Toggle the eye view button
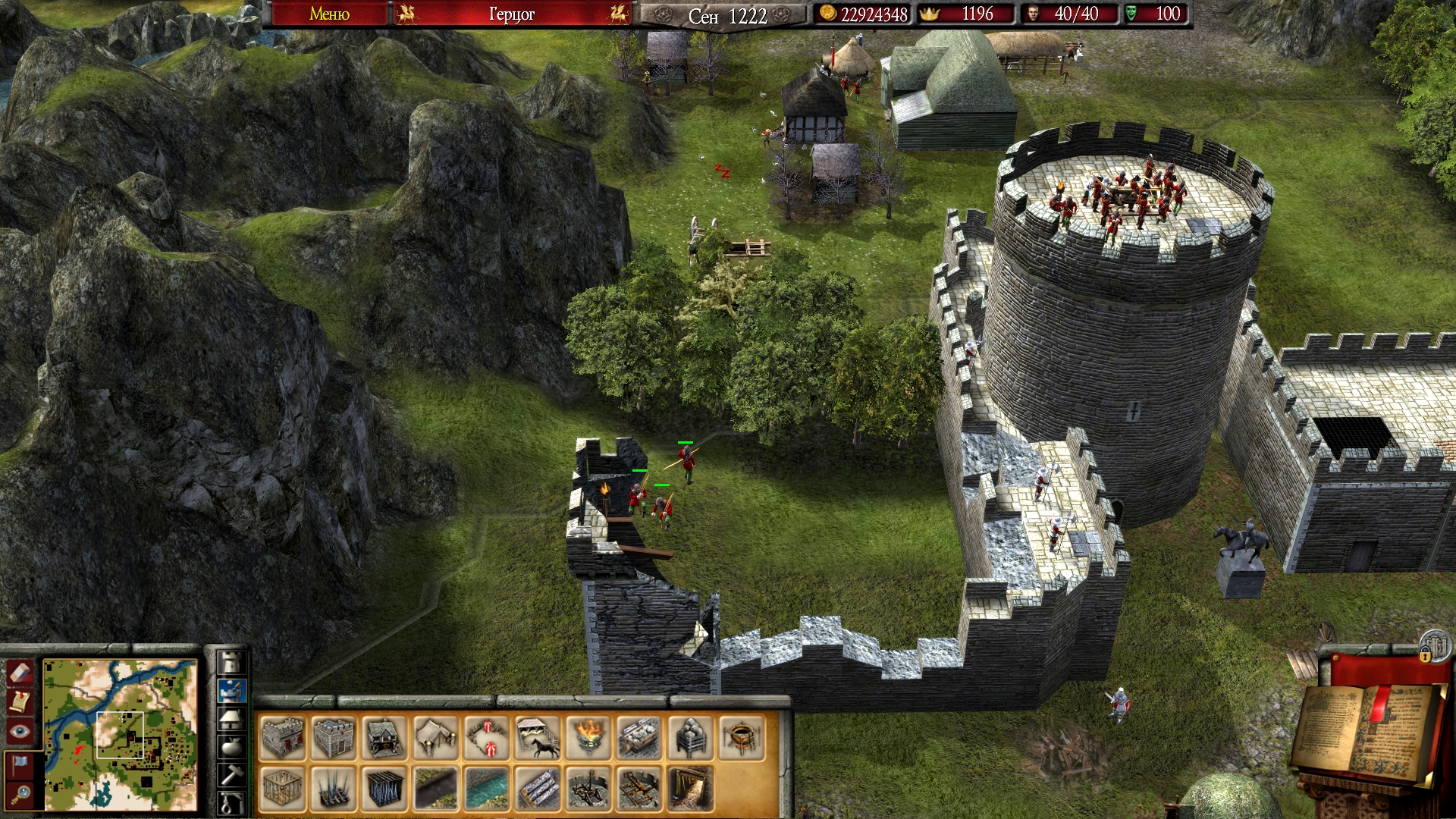Screen dimensions: 1456x819 coord(19,730)
